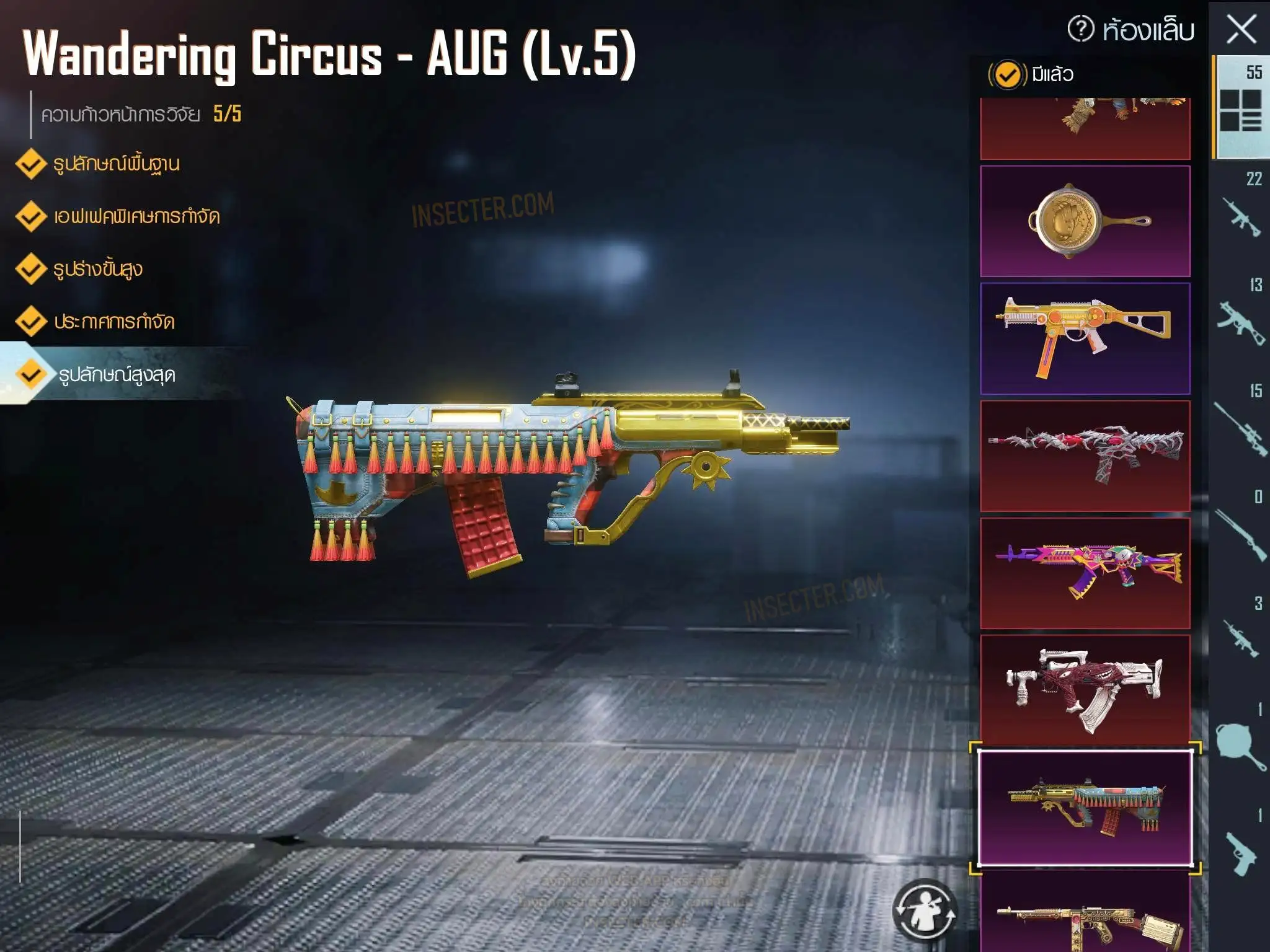The image size is (1270, 952).
Task: Open the help question mark icon
Action: pos(1081,29)
